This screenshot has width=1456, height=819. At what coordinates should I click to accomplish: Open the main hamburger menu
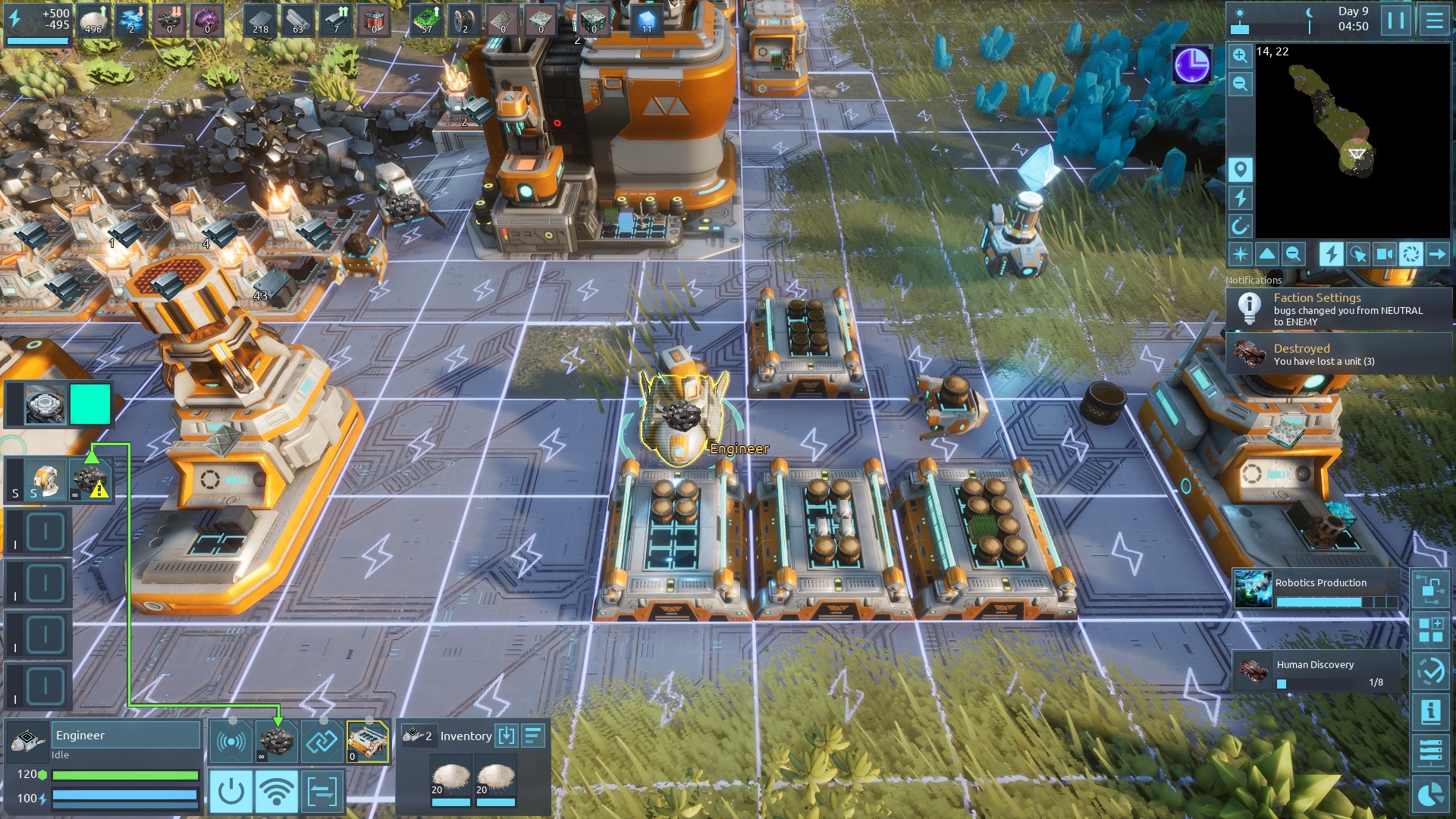point(1434,20)
